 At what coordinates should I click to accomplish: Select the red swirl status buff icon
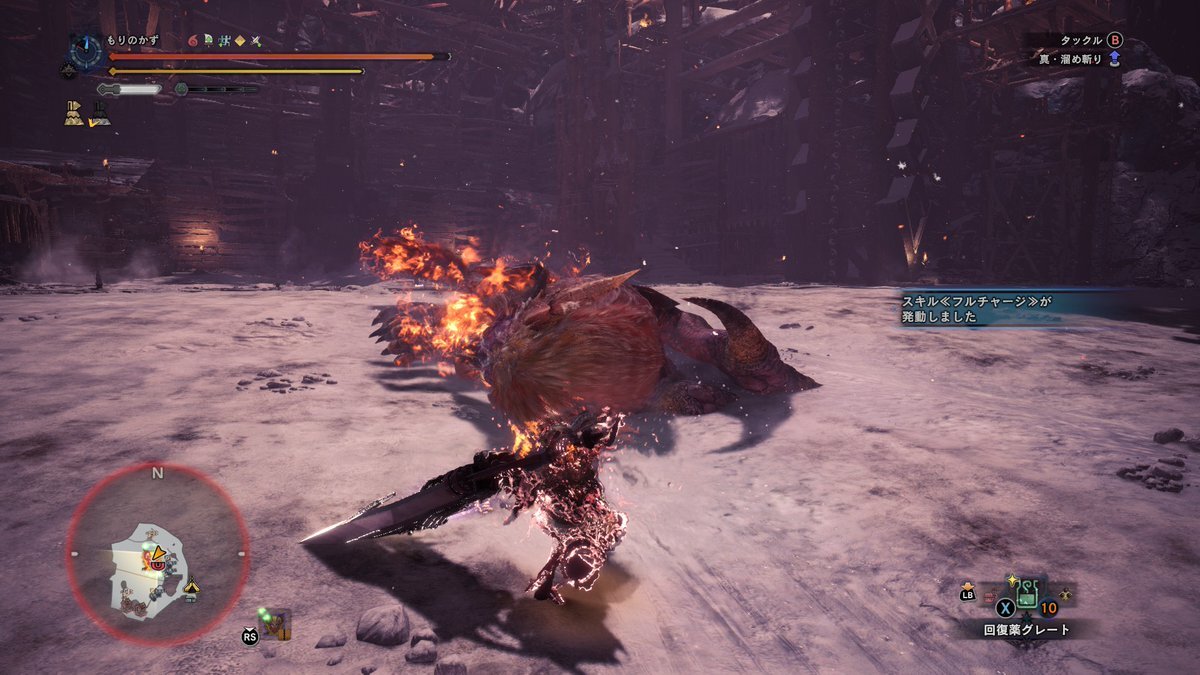click(x=192, y=40)
